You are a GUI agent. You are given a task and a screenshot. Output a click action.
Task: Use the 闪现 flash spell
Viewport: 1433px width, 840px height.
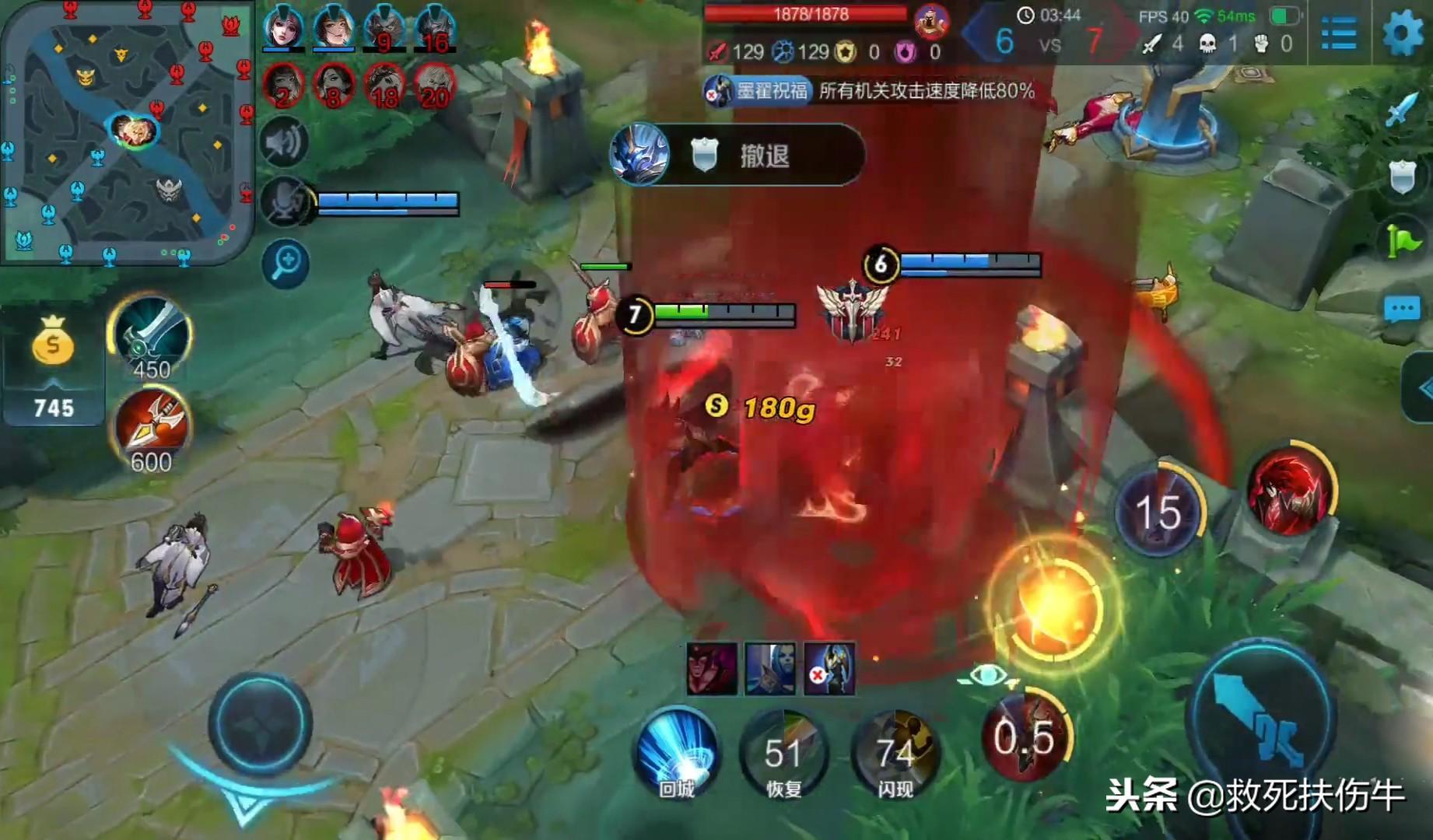895,752
